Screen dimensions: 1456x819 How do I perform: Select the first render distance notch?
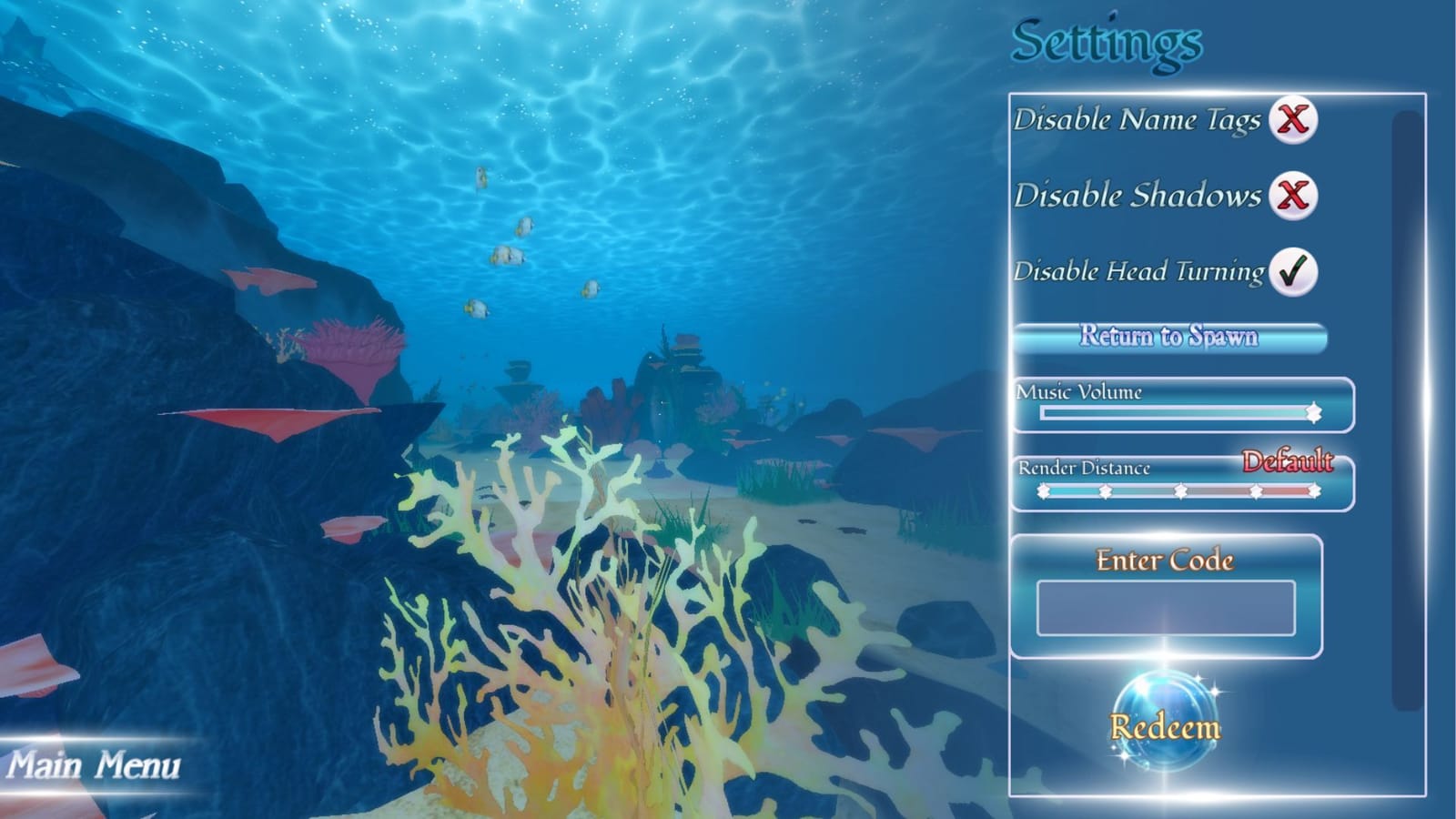point(1043,490)
